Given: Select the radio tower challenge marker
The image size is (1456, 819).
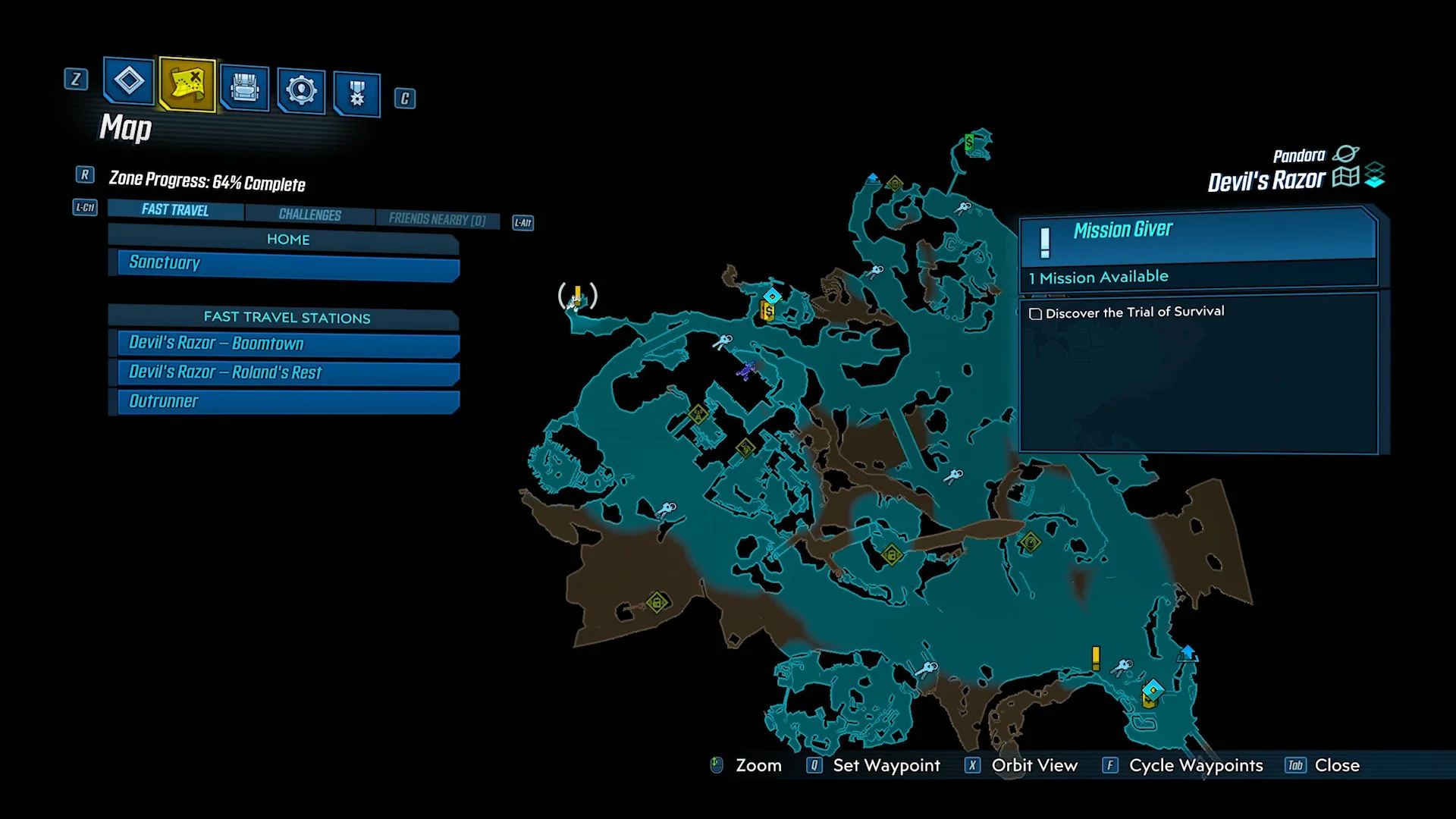Looking at the screenshot, I should (698, 415).
